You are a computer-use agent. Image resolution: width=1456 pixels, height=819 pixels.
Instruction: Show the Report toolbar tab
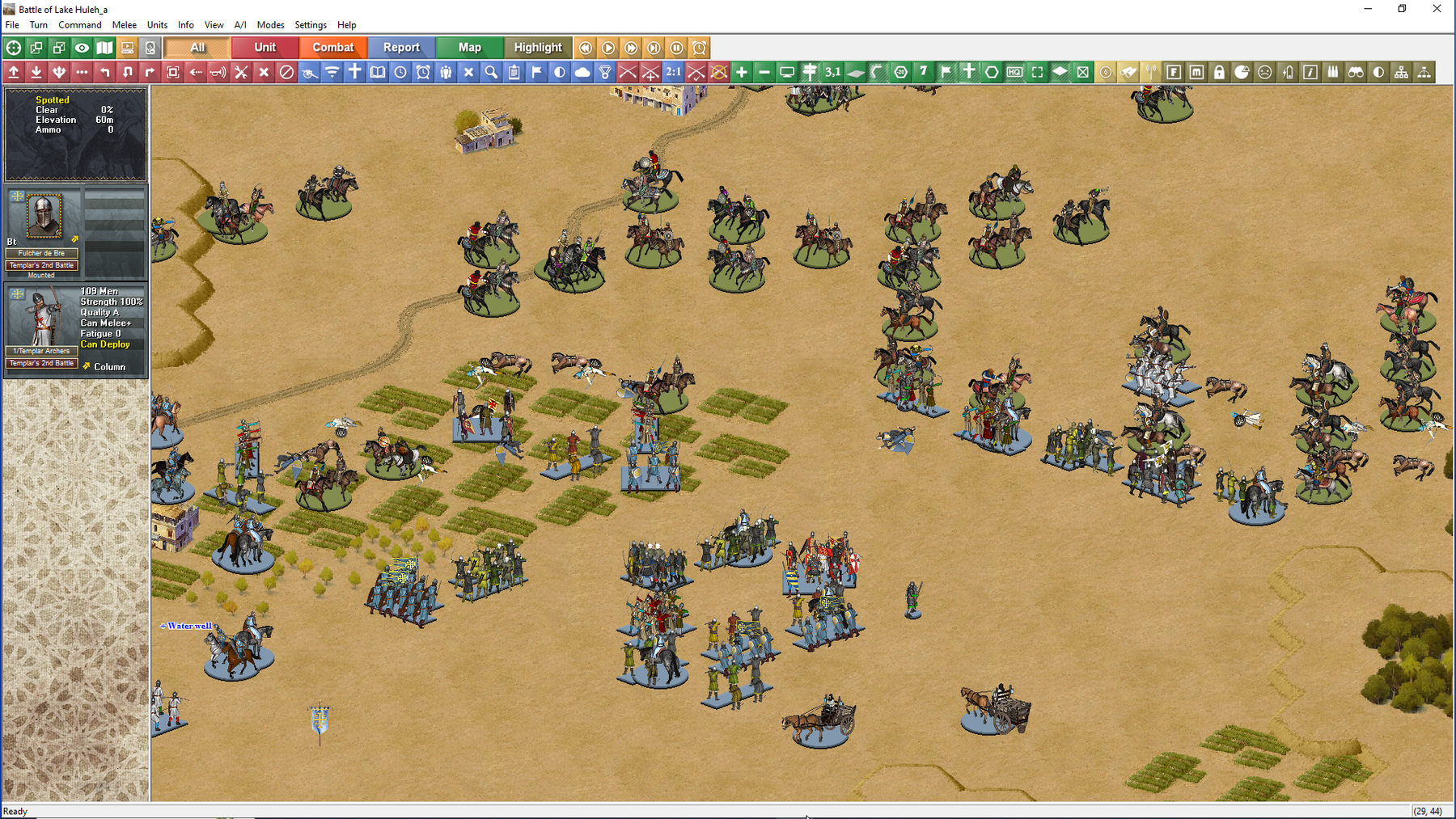click(401, 48)
